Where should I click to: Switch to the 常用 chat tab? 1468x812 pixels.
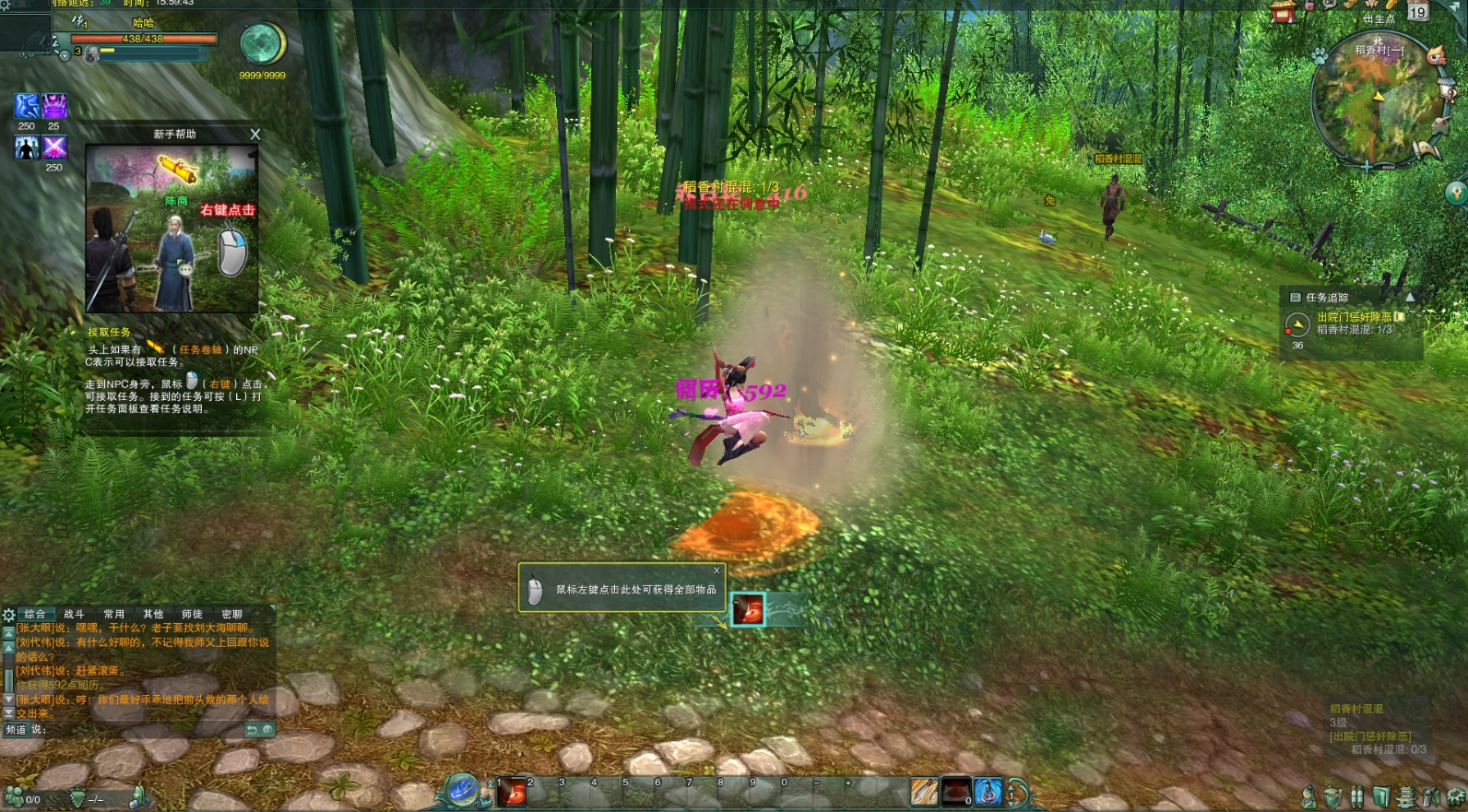pyautogui.click(x=113, y=614)
